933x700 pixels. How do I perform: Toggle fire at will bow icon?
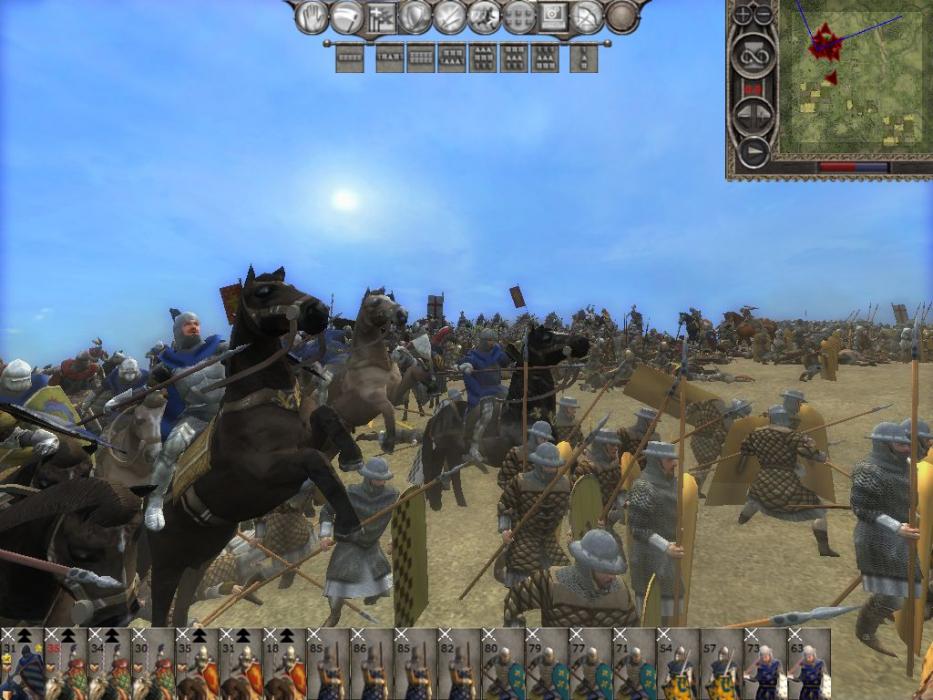tap(588, 17)
